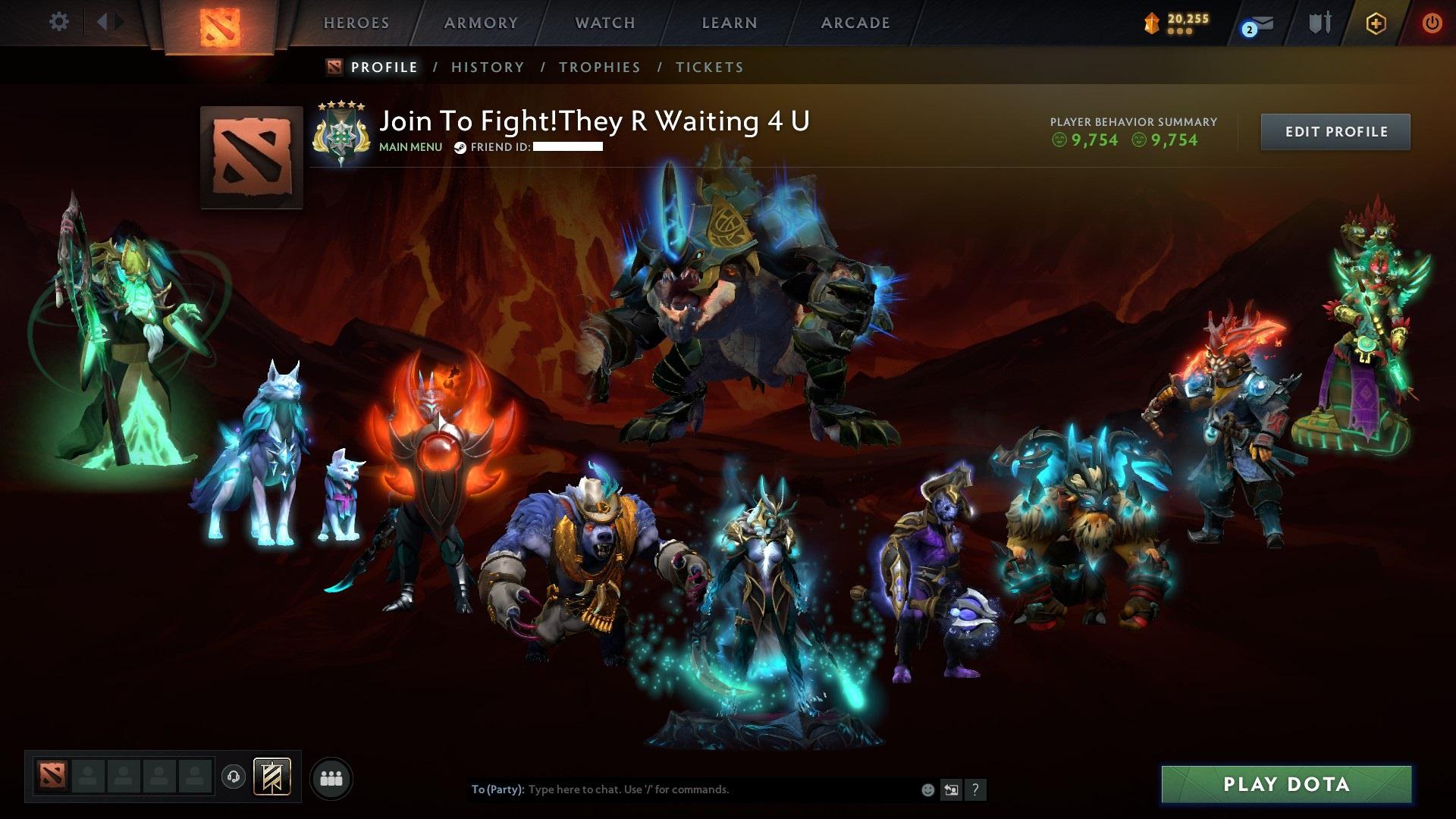Open the ARCADE menu item
Screen dimensions: 1456x819
855,22
